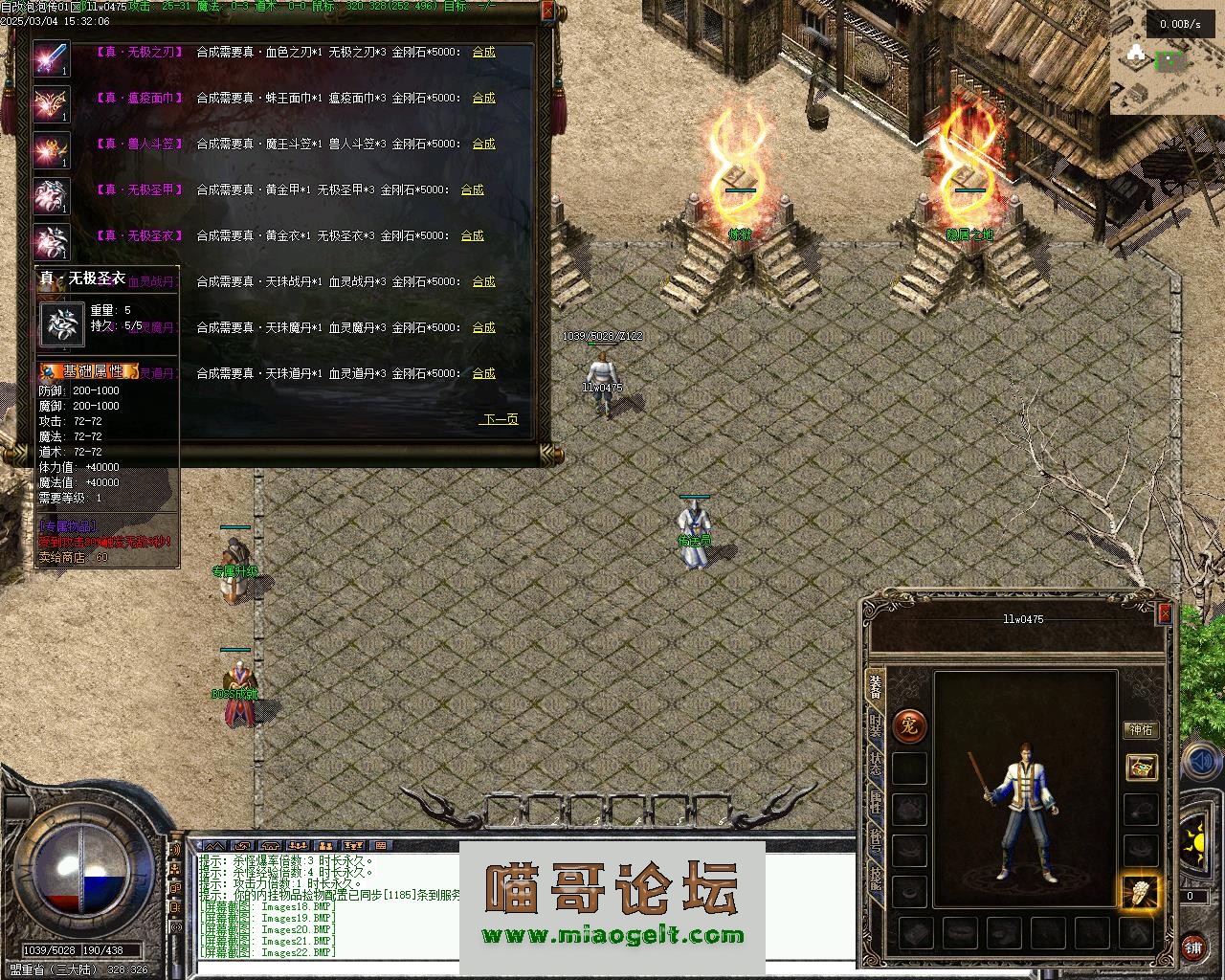Switch to the 时装 tab
This screenshot has height=980, width=1225.
(x=875, y=725)
